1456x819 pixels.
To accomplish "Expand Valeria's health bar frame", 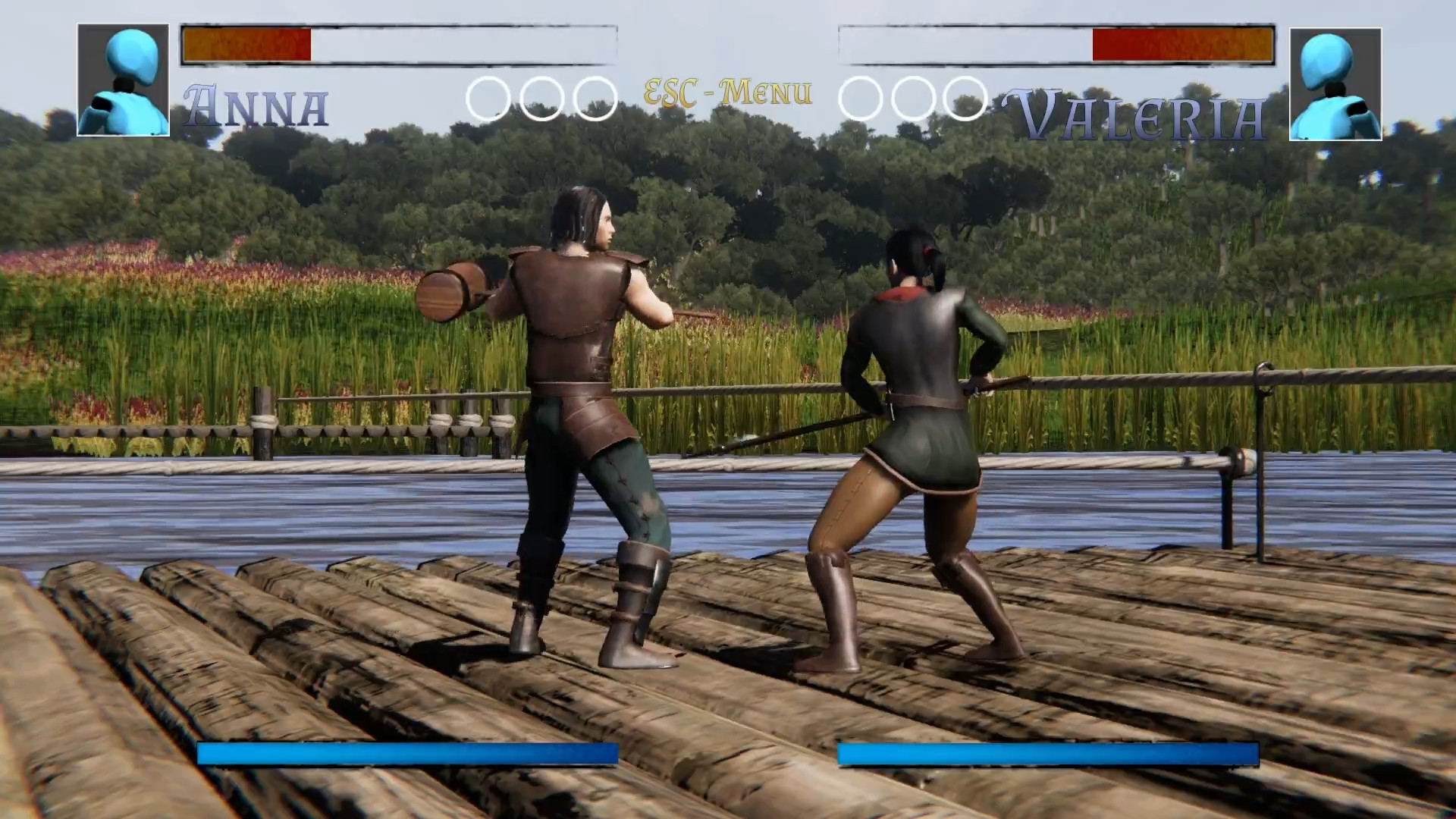I will [x=1058, y=44].
